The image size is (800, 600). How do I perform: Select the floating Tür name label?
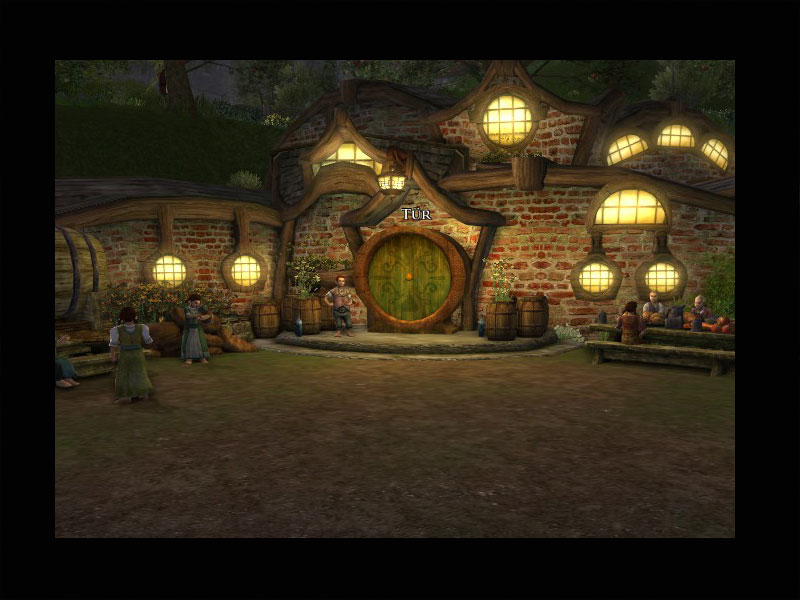click(416, 214)
